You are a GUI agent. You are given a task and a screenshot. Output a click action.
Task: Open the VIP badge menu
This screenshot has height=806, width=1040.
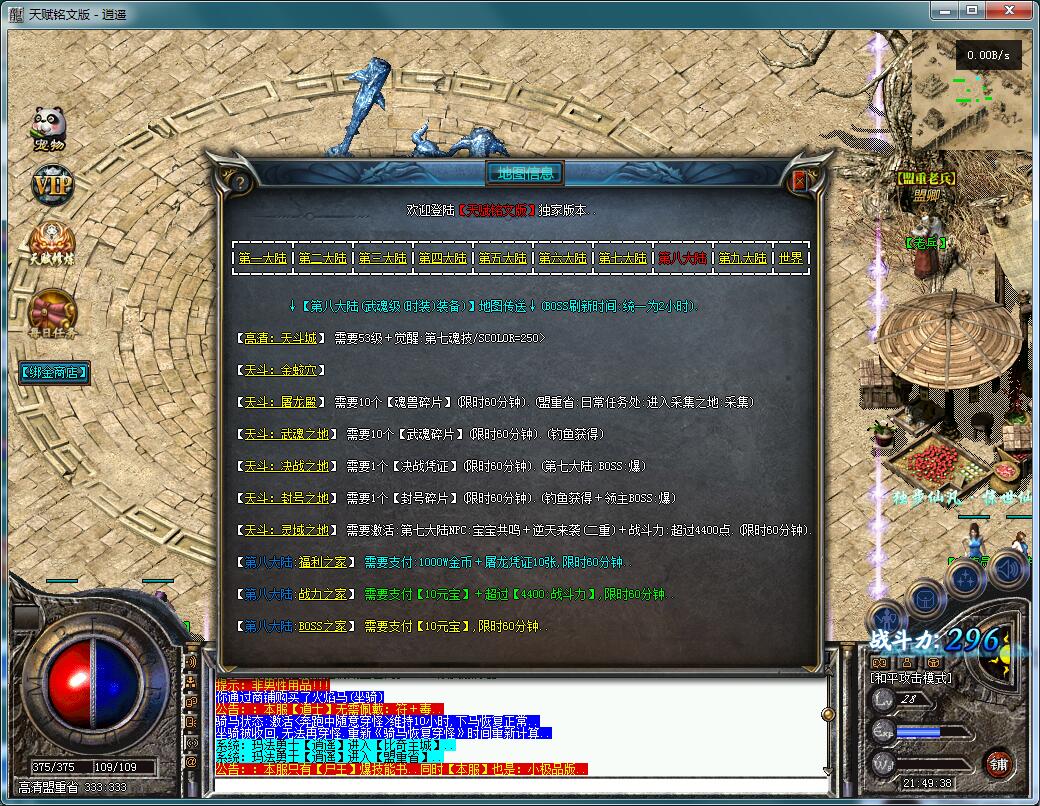50,186
